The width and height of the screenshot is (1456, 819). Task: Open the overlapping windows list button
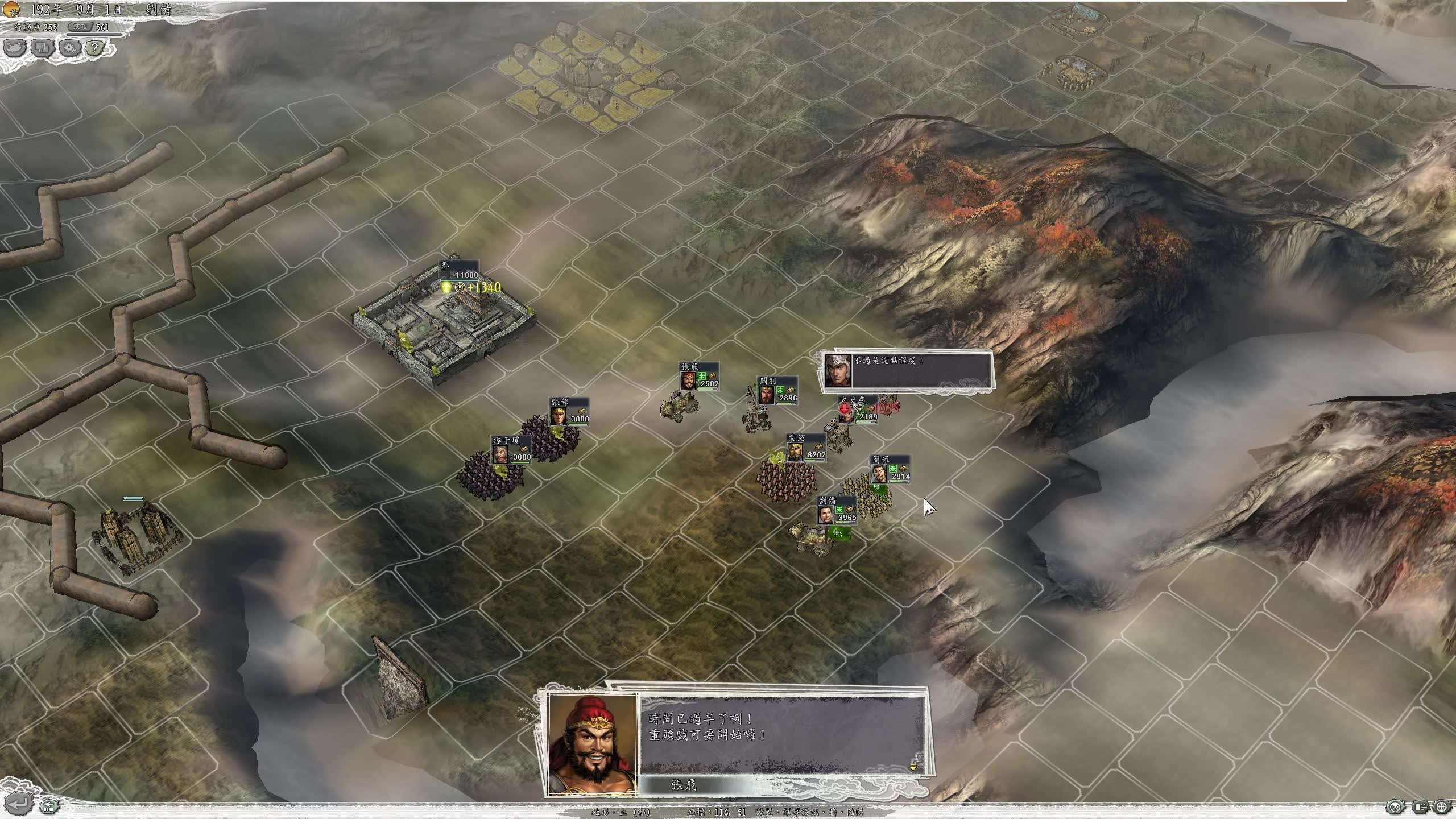pos(43,48)
